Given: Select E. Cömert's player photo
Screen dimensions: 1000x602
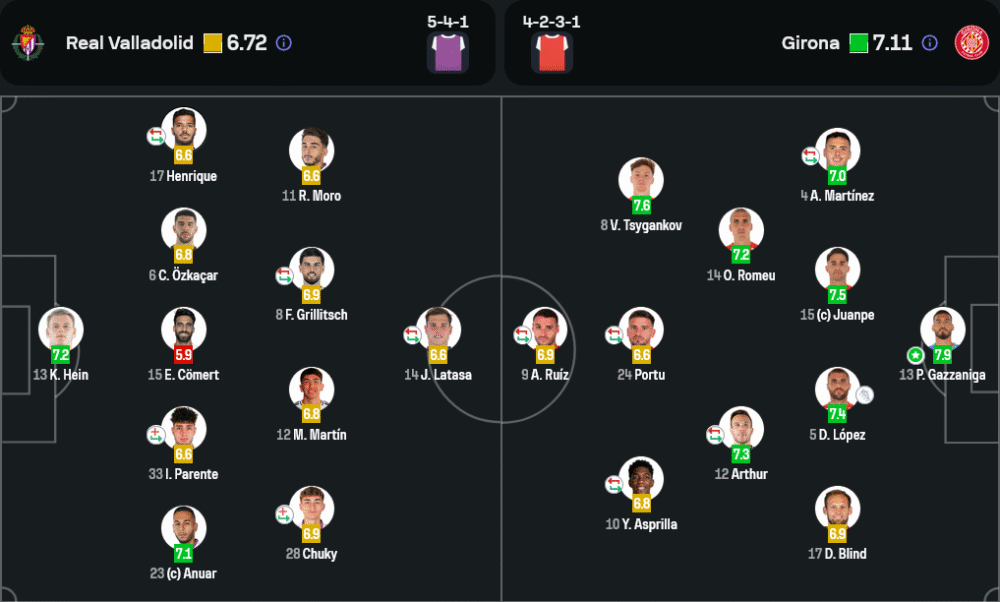Looking at the screenshot, I should 184,329.
